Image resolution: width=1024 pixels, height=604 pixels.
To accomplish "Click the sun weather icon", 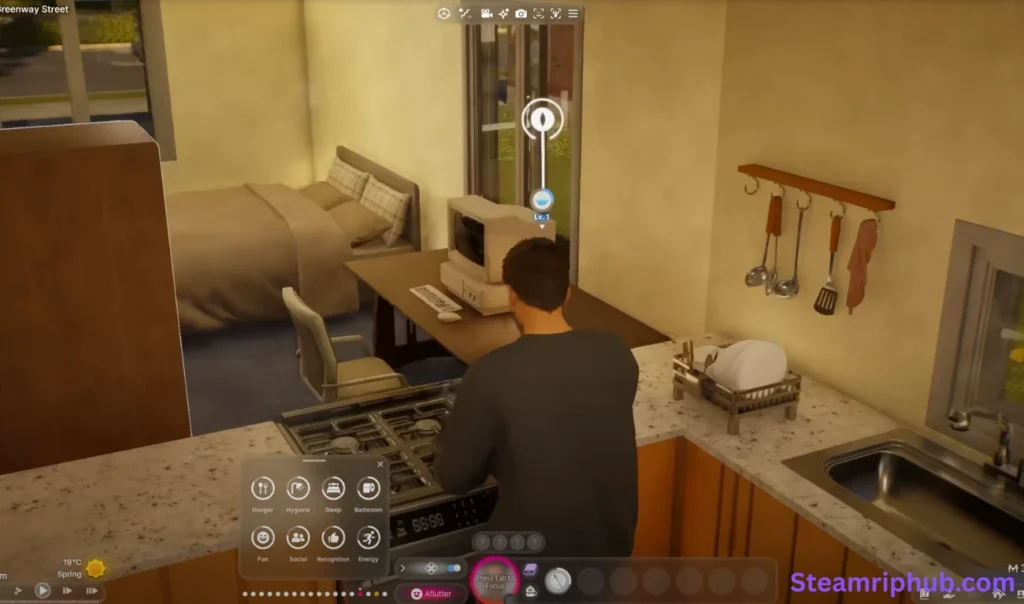I will [96, 568].
